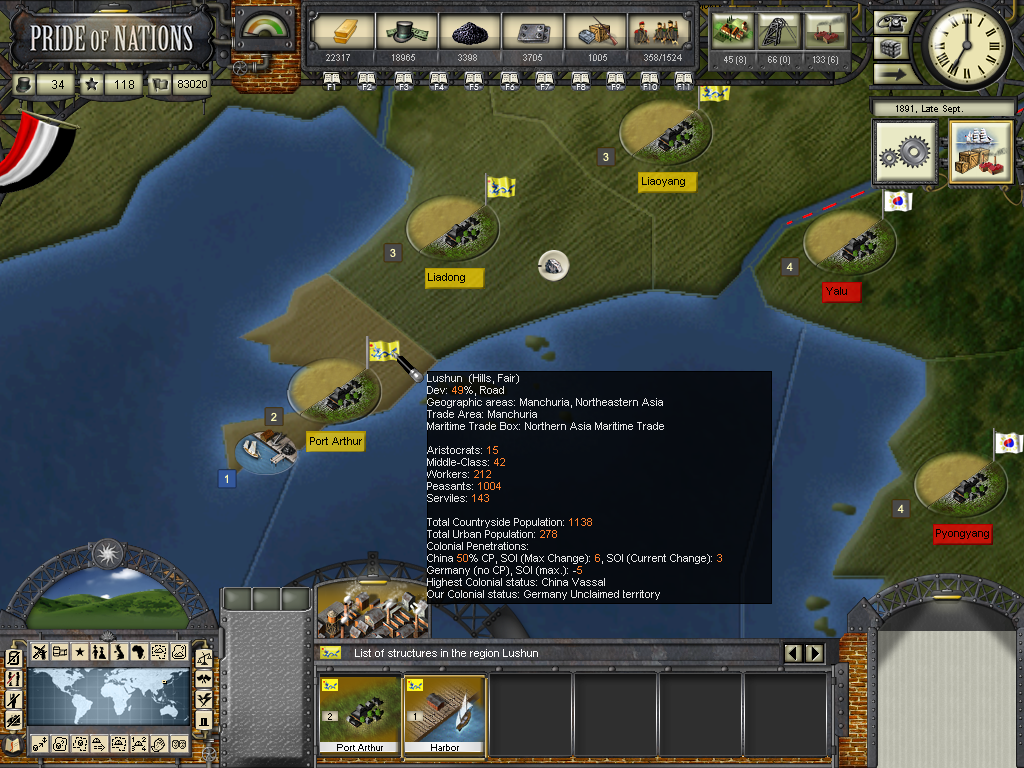1024x768 pixels.
Task: Show next structures with the right arrow
Action: coord(815,653)
